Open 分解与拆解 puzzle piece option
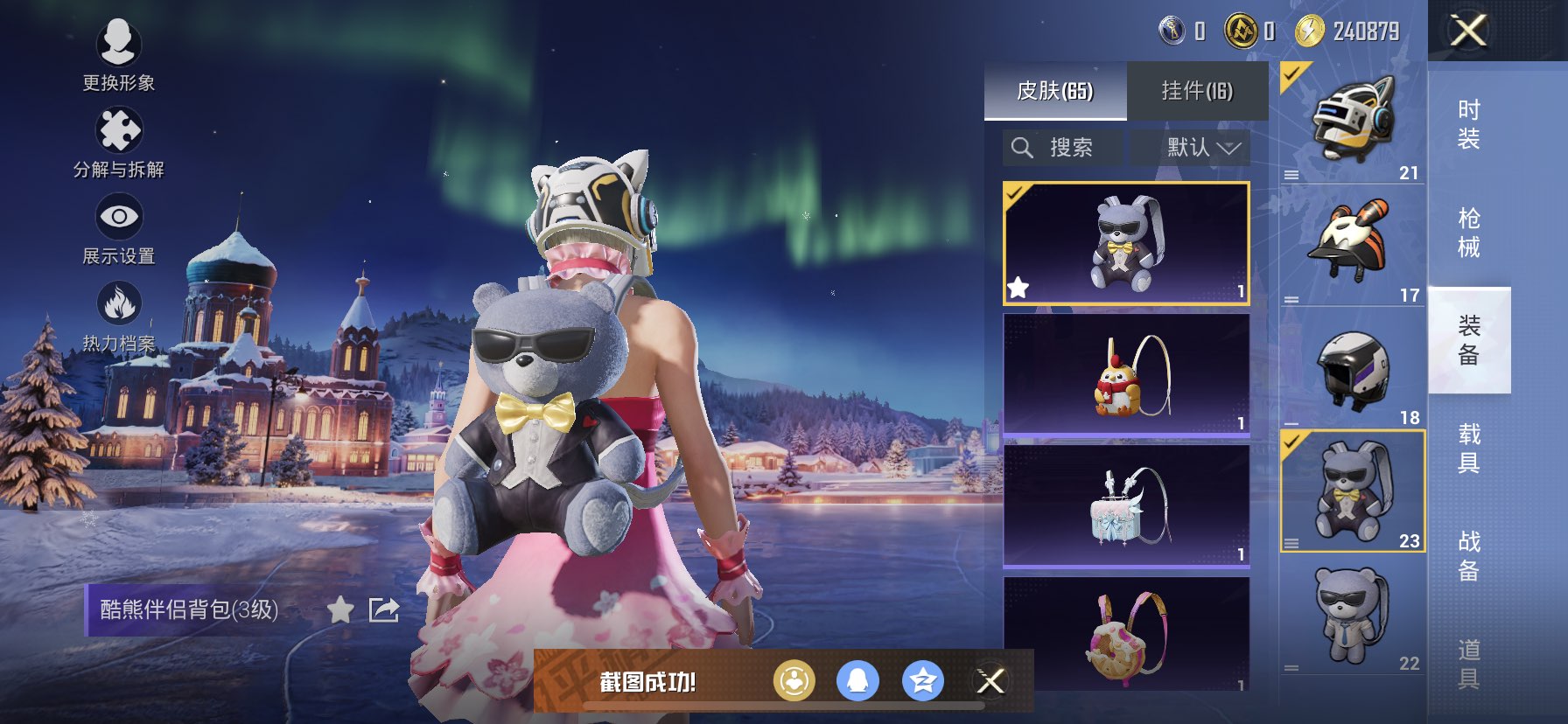 pos(118,140)
